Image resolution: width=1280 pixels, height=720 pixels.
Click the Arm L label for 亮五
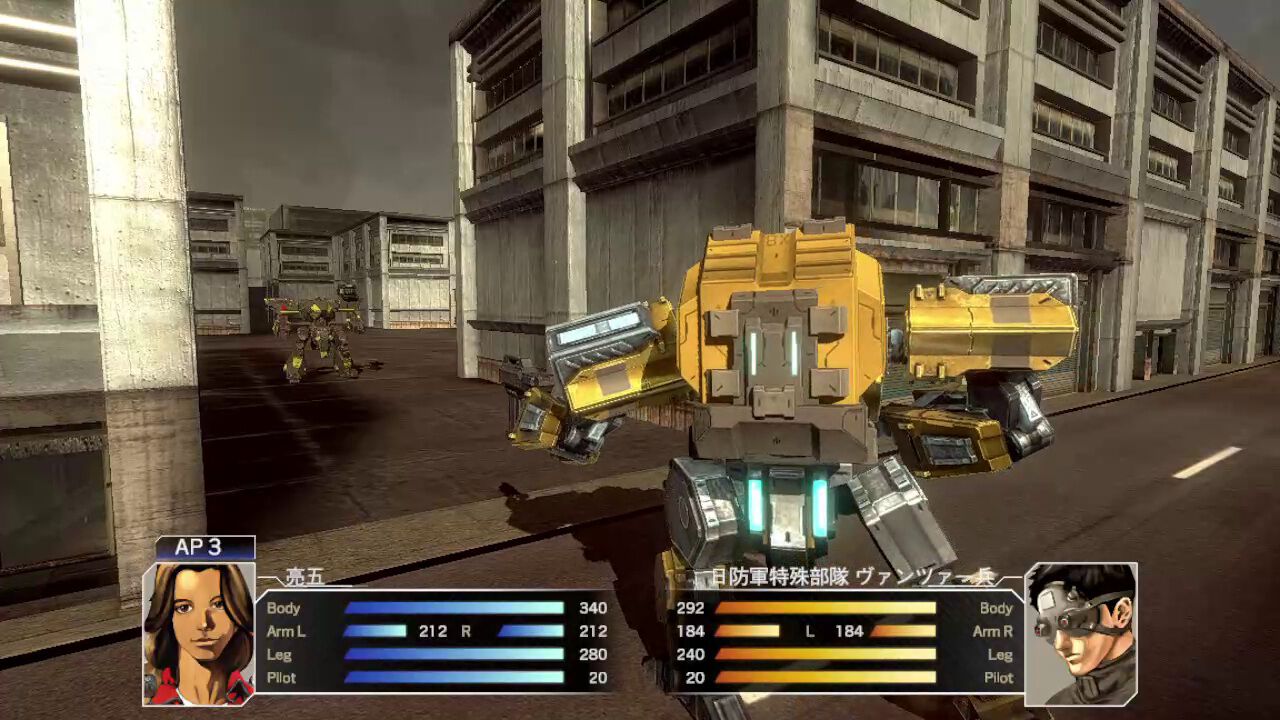tap(288, 632)
